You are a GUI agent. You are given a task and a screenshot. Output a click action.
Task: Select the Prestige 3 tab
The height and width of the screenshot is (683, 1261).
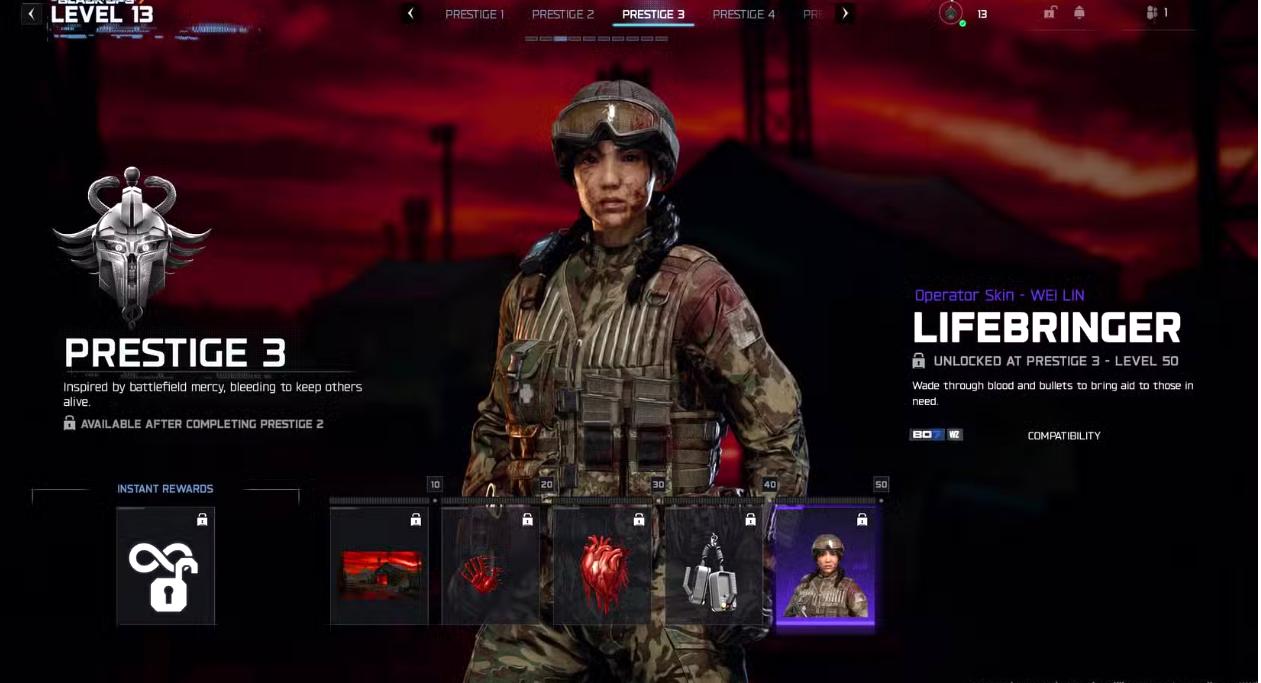(653, 14)
